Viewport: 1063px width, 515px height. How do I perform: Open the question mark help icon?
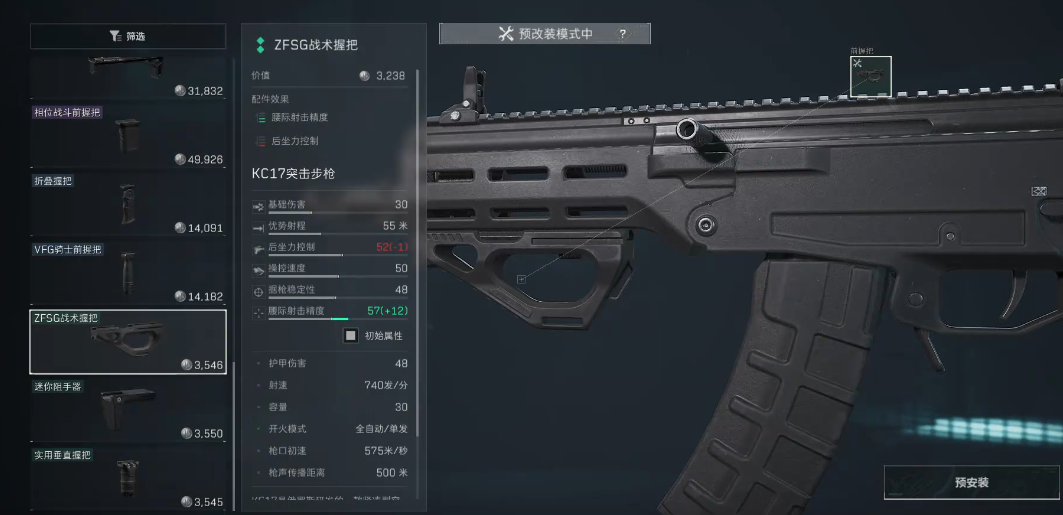(x=622, y=34)
